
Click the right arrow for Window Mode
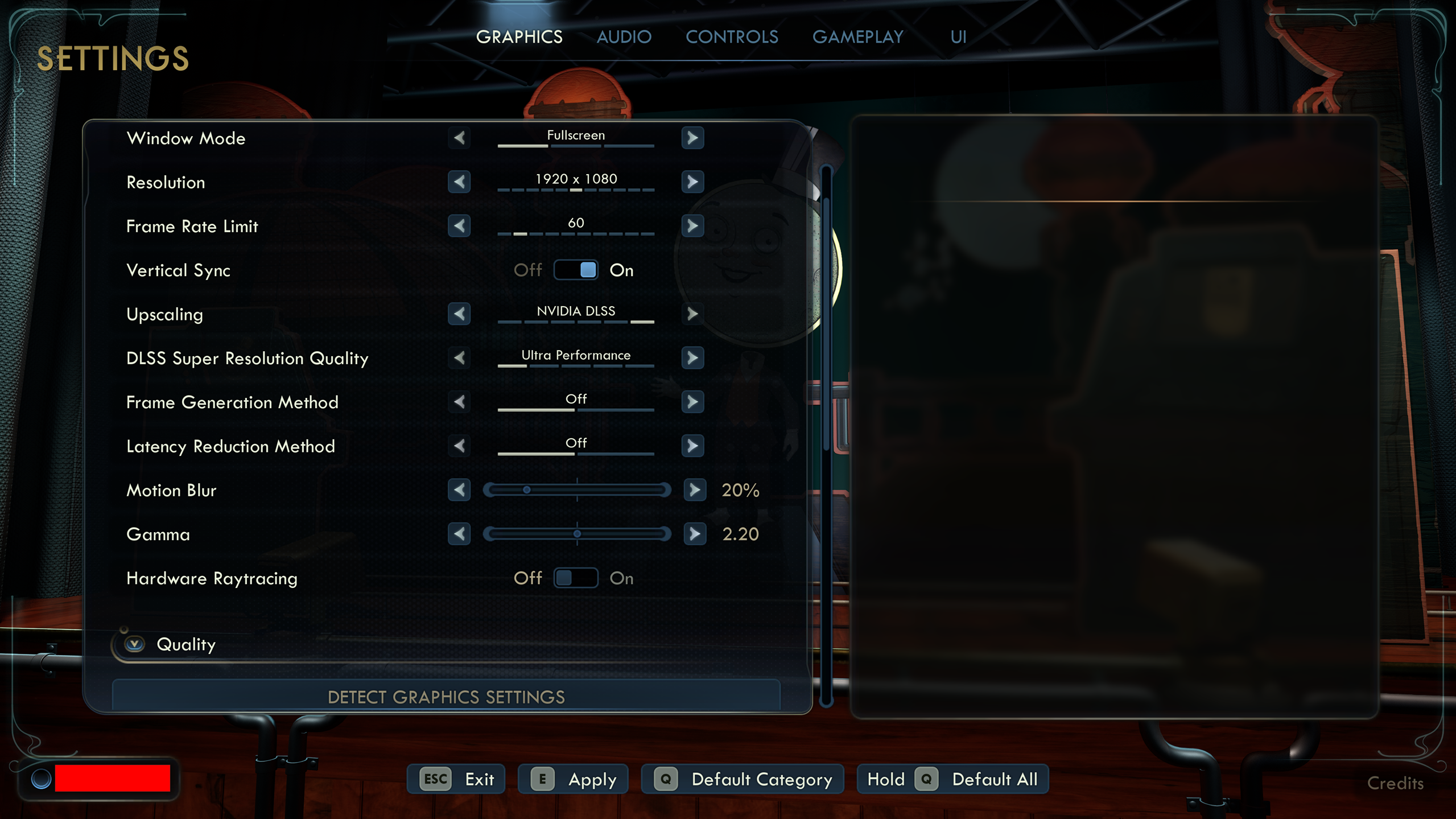[x=692, y=138]
